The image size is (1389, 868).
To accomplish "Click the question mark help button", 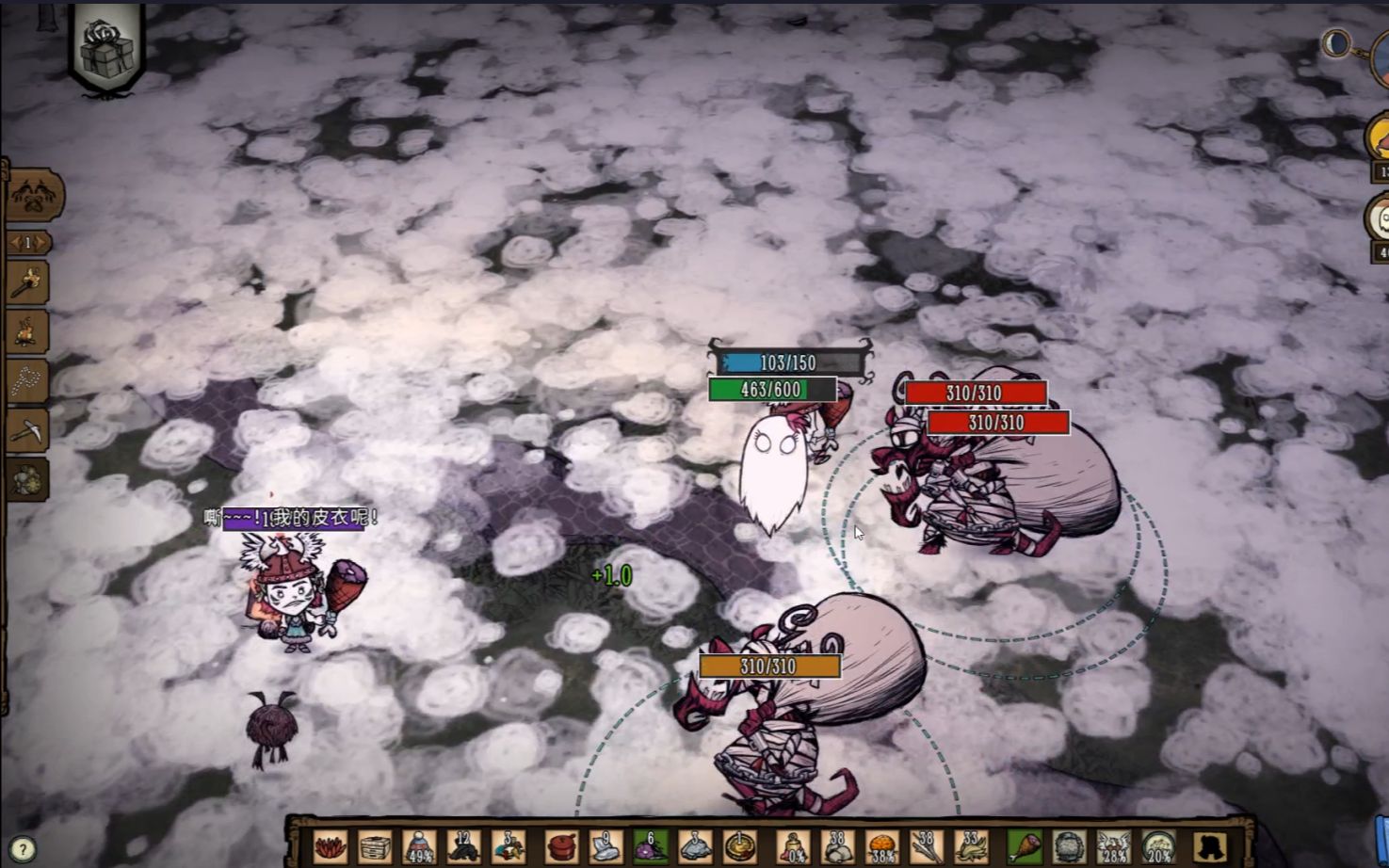I will point(23,849).
